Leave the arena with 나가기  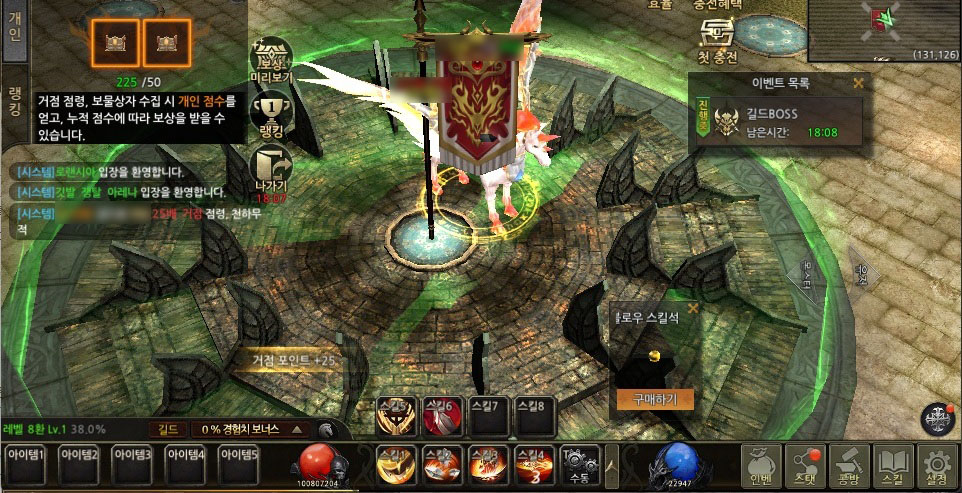pyautogui.click(x=271, y=172)
